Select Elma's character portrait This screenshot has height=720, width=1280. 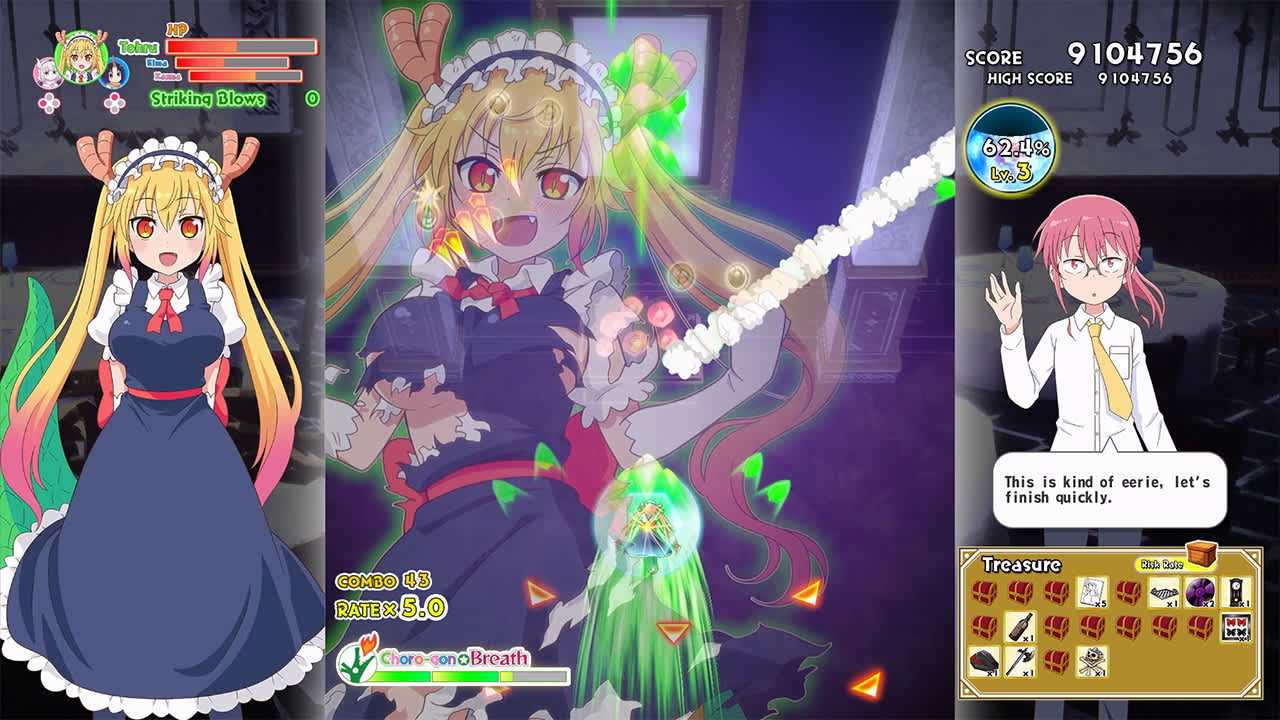[114, 73]
